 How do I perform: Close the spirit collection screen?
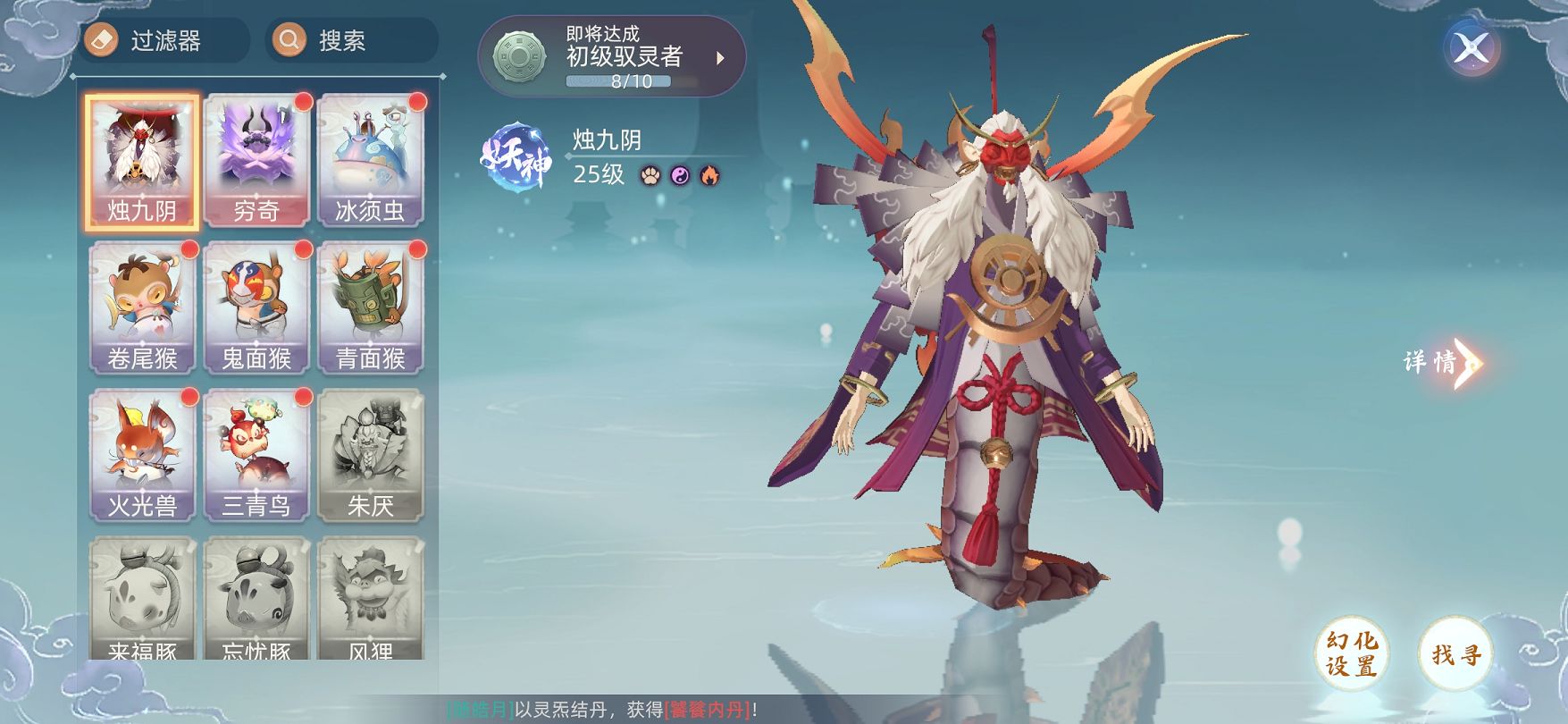click(x=1471, y=48)
